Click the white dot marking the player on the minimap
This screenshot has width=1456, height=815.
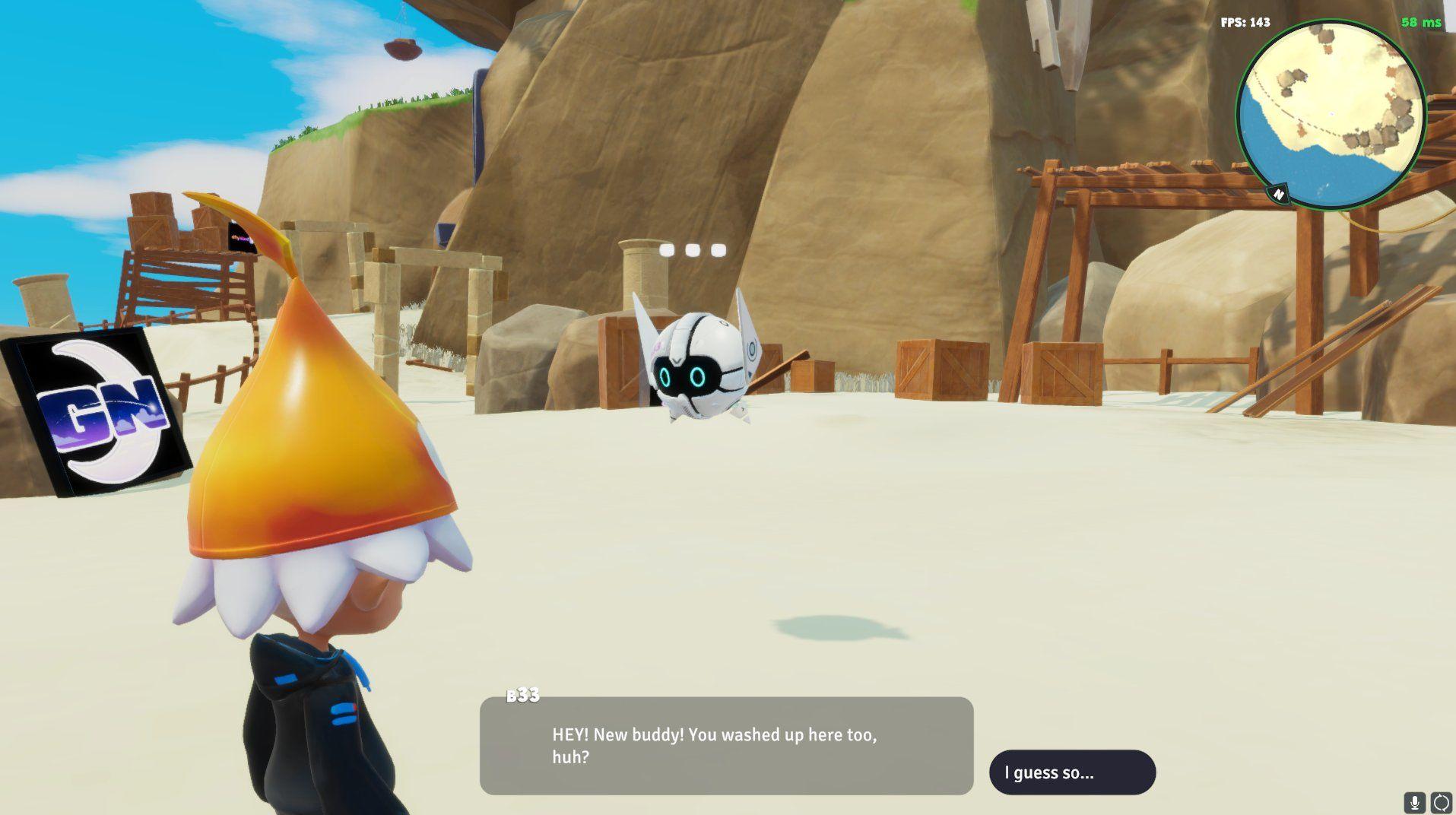(1330, 114)
